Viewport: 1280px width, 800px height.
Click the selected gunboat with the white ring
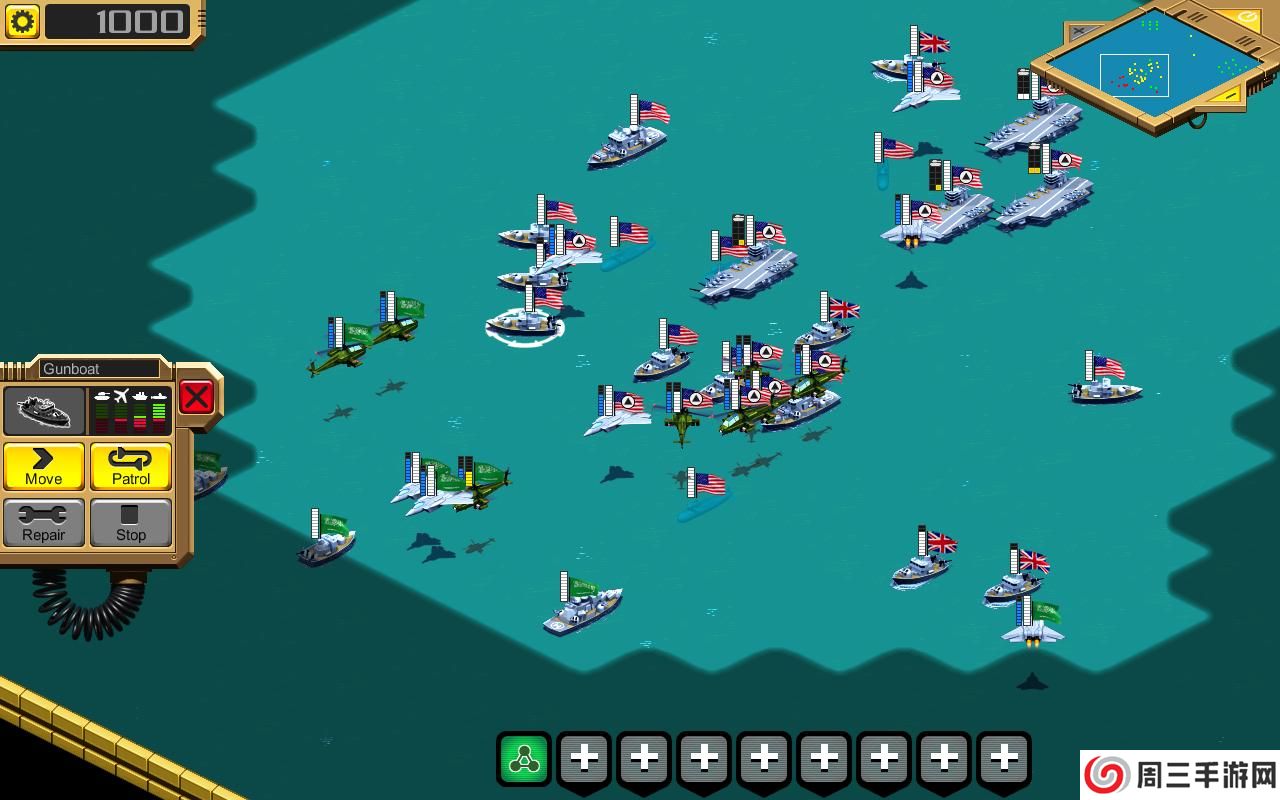point(524,321)
